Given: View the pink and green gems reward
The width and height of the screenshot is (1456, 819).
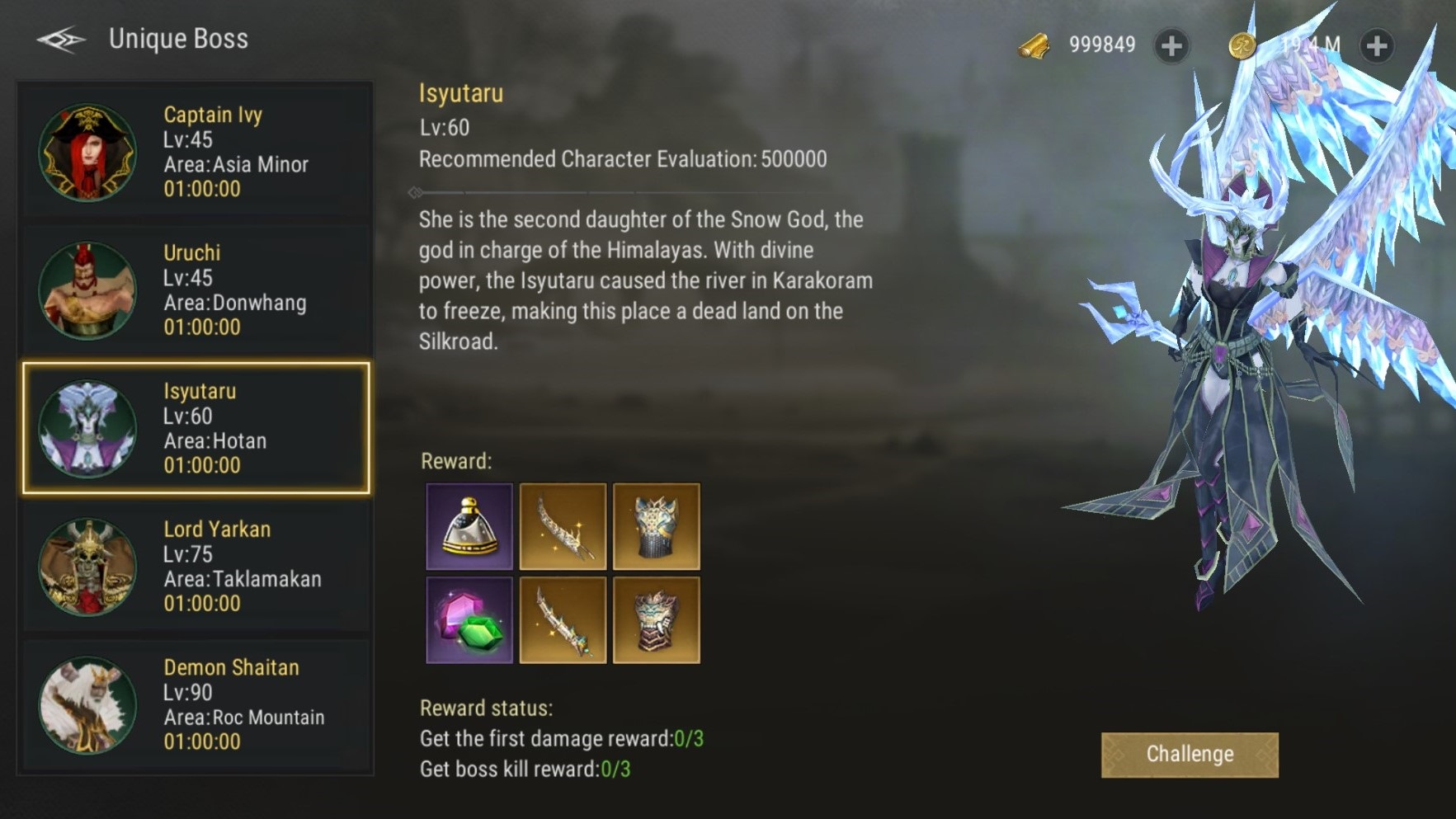Looking at the screenshot, I should coord(469,620).
